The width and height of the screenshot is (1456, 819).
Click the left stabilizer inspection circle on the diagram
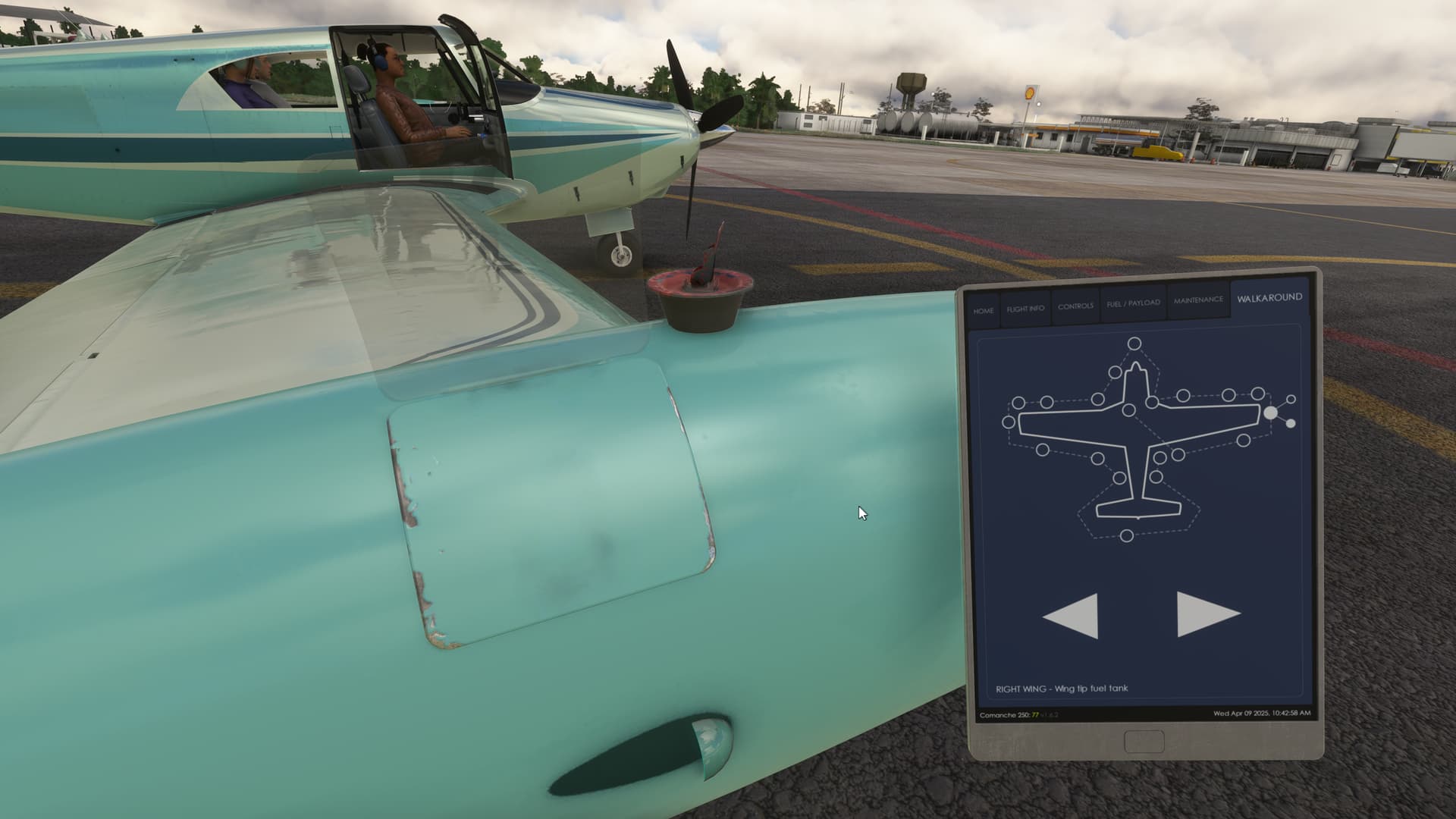tap(1121, 478)
